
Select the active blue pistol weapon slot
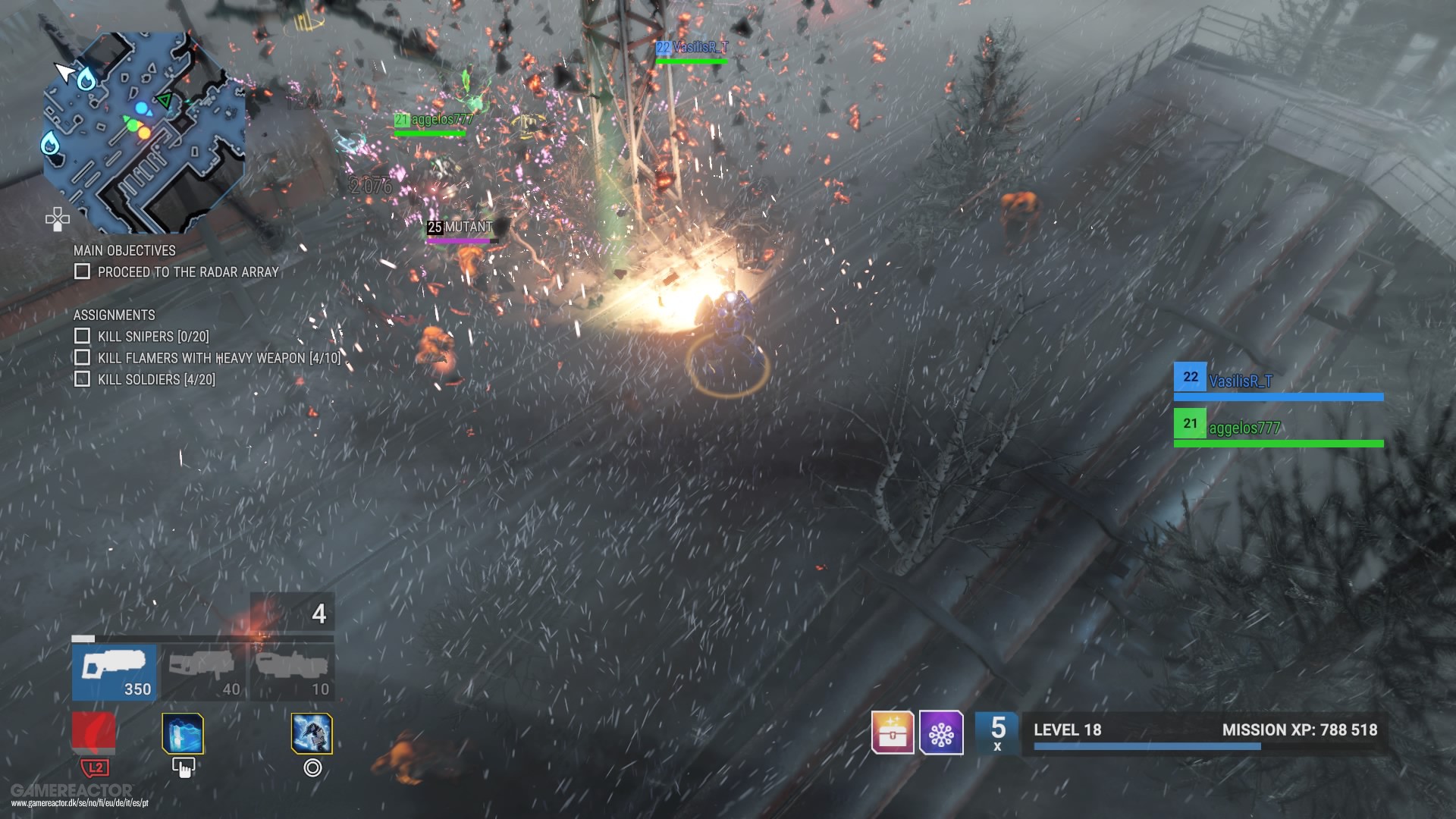point(114,671)
